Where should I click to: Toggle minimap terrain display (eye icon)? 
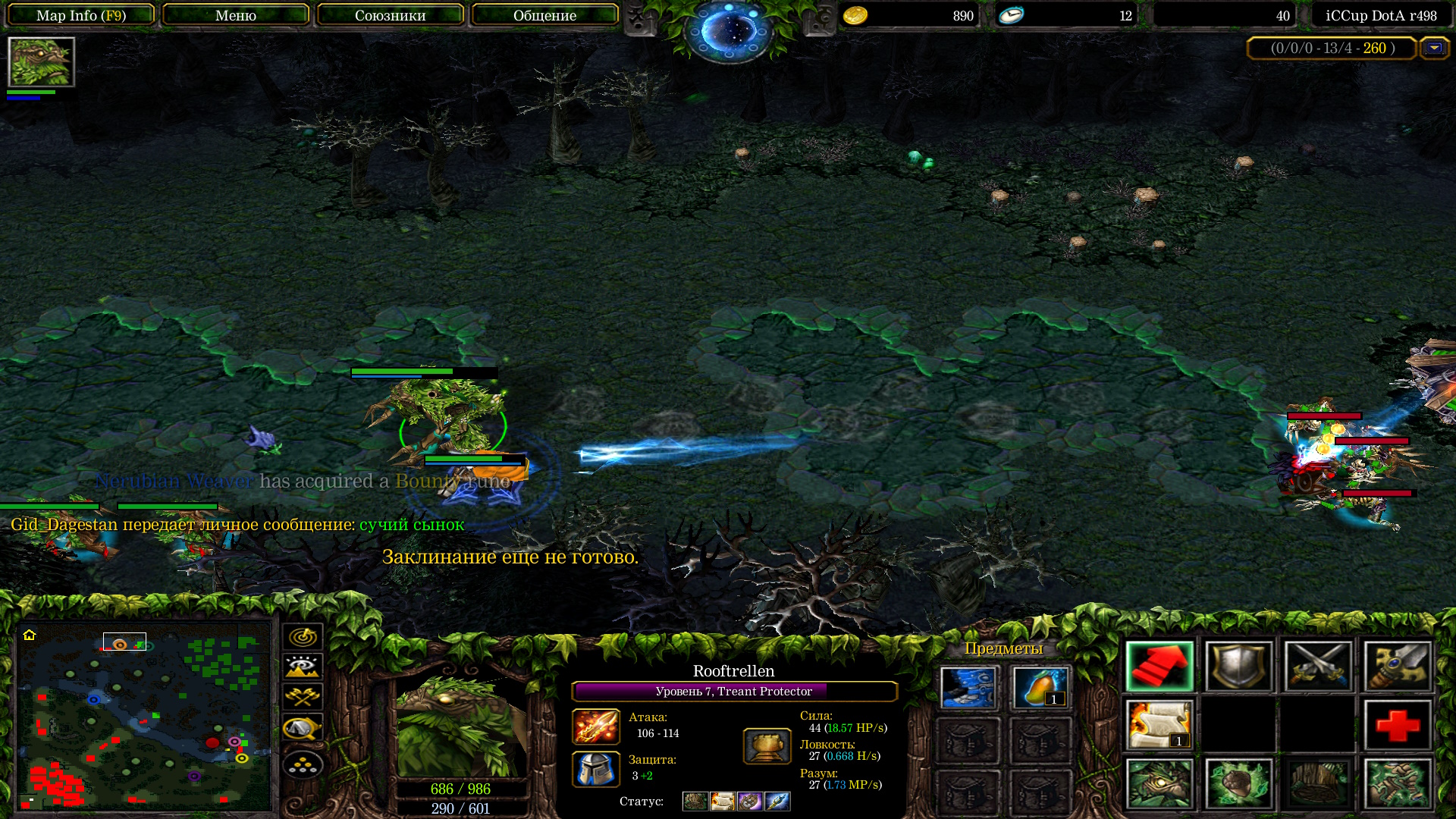(x=303, y=667)
